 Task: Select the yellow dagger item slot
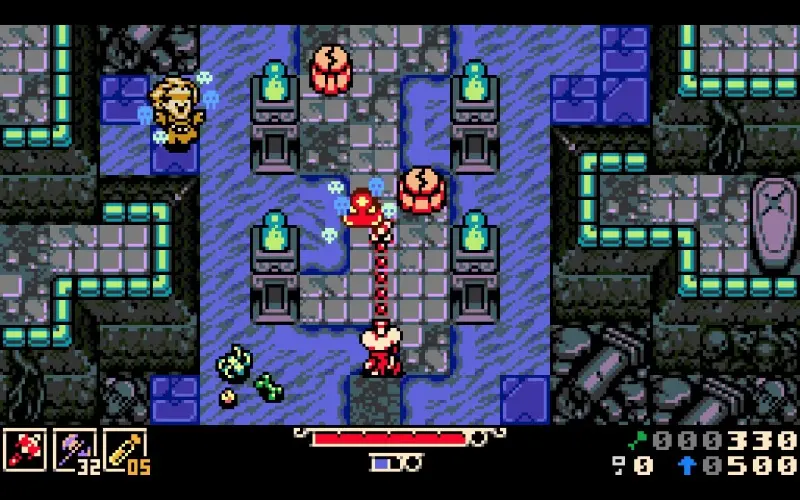pos(124,451)
